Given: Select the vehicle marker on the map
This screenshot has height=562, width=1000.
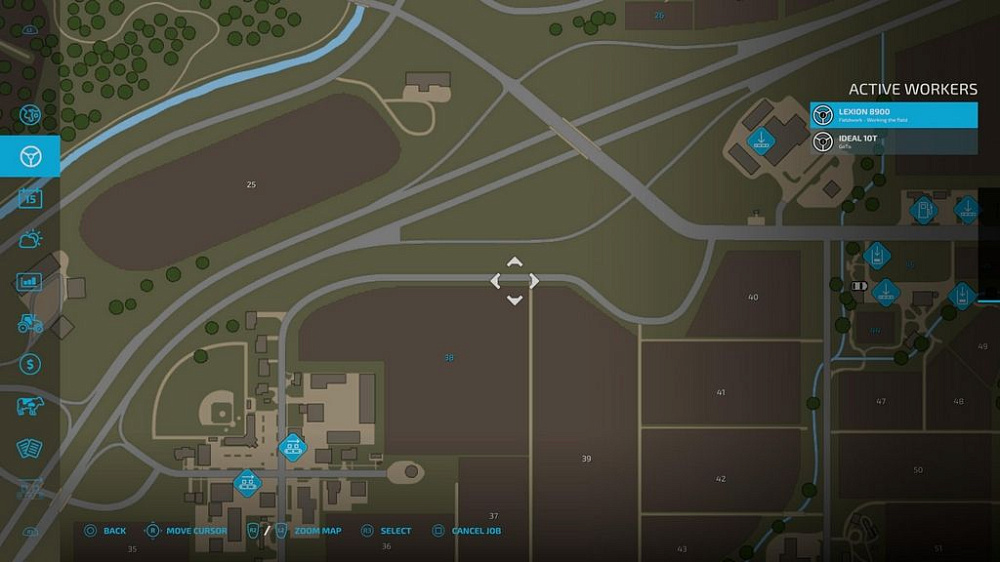Looking at the screenshot, I should coord(858,286).
